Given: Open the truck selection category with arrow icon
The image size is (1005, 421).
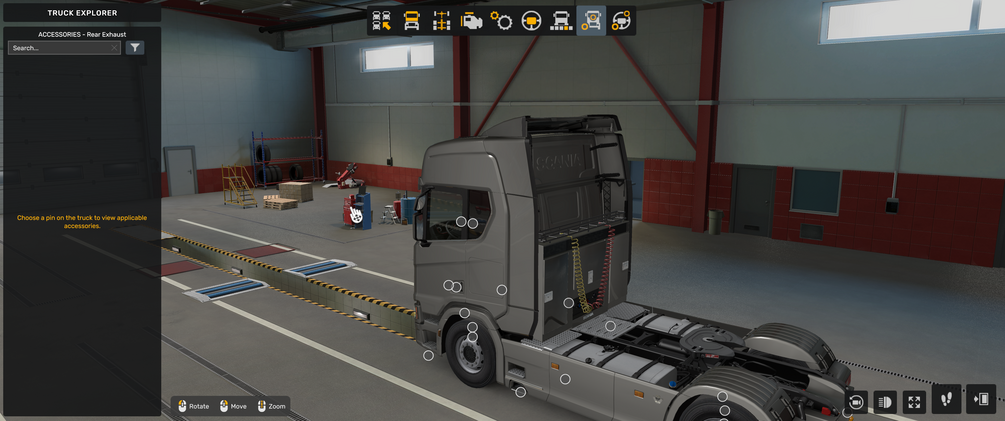Looking at the screenshot, I should (381, 21).
